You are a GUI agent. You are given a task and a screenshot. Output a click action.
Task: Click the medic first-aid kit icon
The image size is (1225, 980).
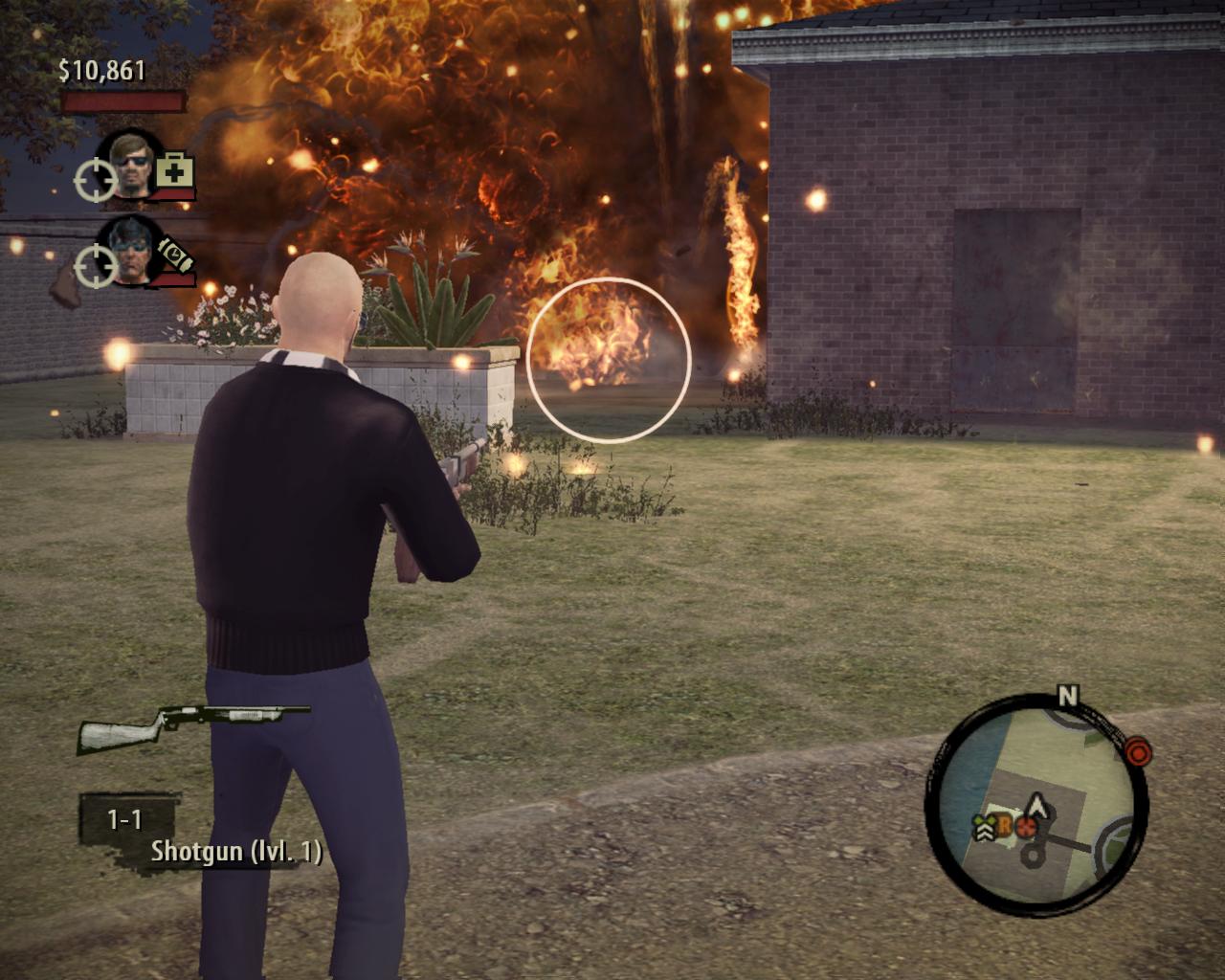tap(174, 171)
